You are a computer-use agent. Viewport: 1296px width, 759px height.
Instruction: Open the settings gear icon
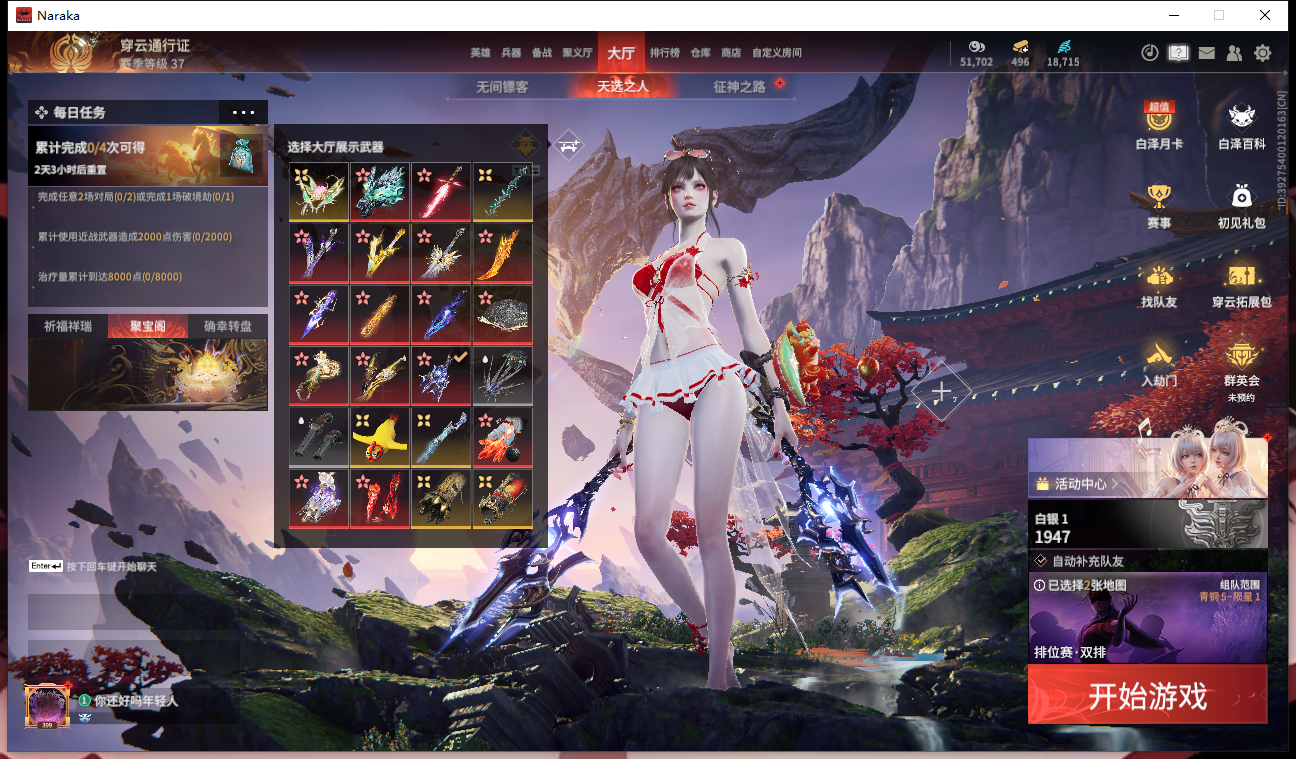point(1263,53)
